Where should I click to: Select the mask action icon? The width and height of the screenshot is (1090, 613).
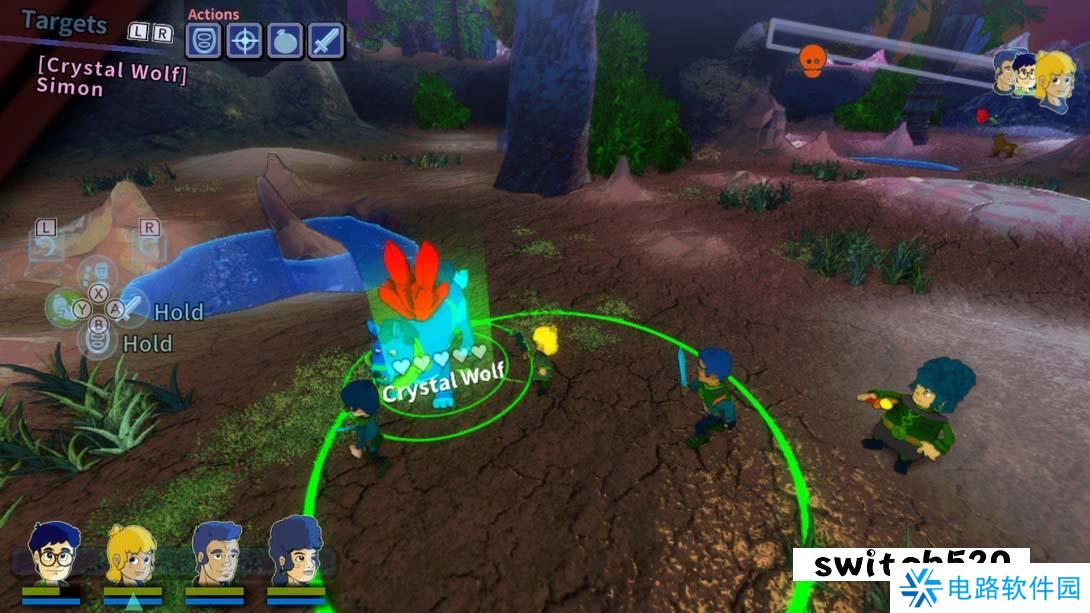coord(203,41)
